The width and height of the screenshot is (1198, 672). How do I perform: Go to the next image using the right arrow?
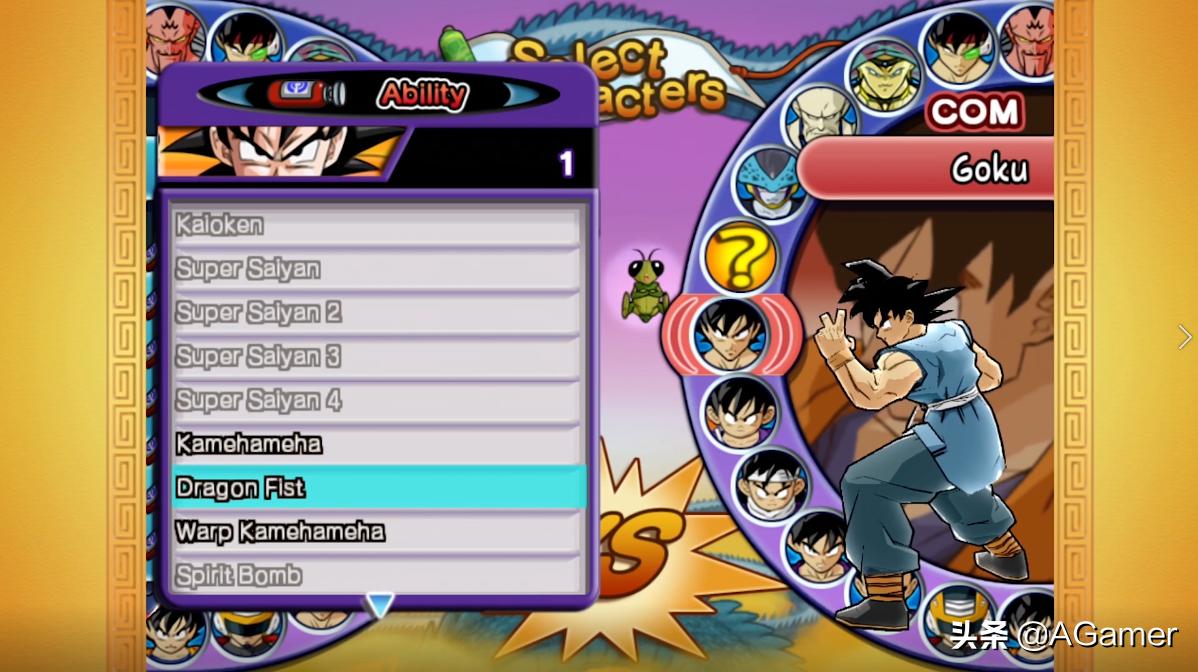(x=1185, y=337)
